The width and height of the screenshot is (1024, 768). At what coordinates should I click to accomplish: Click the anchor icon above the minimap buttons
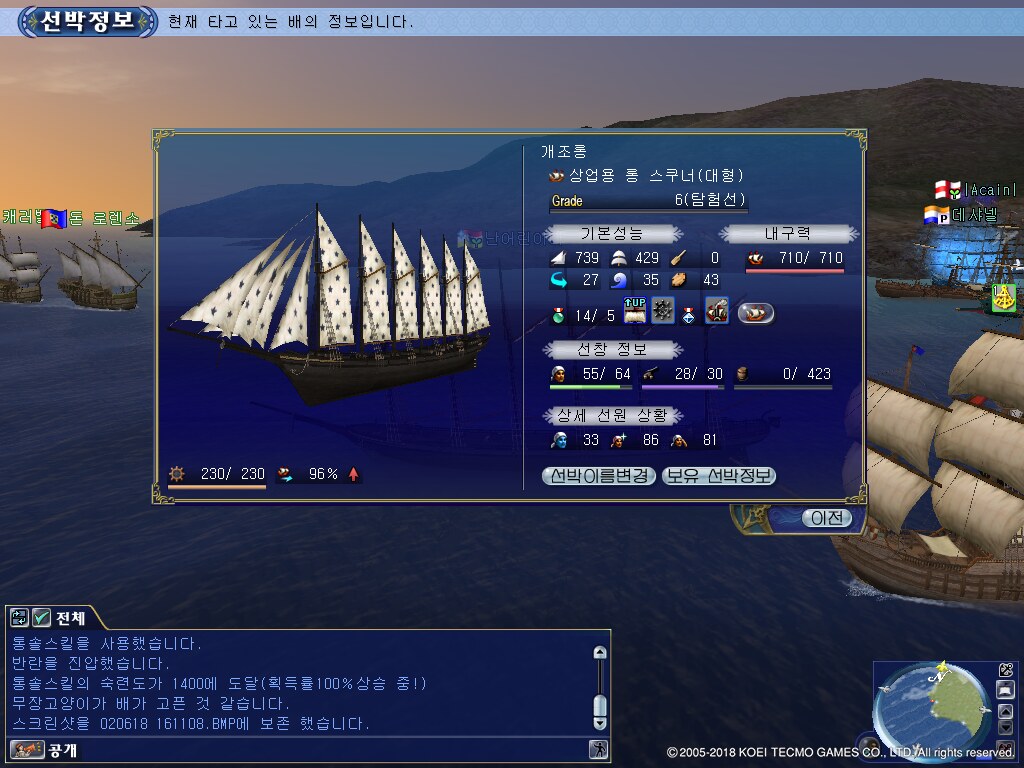[1006, 670]
